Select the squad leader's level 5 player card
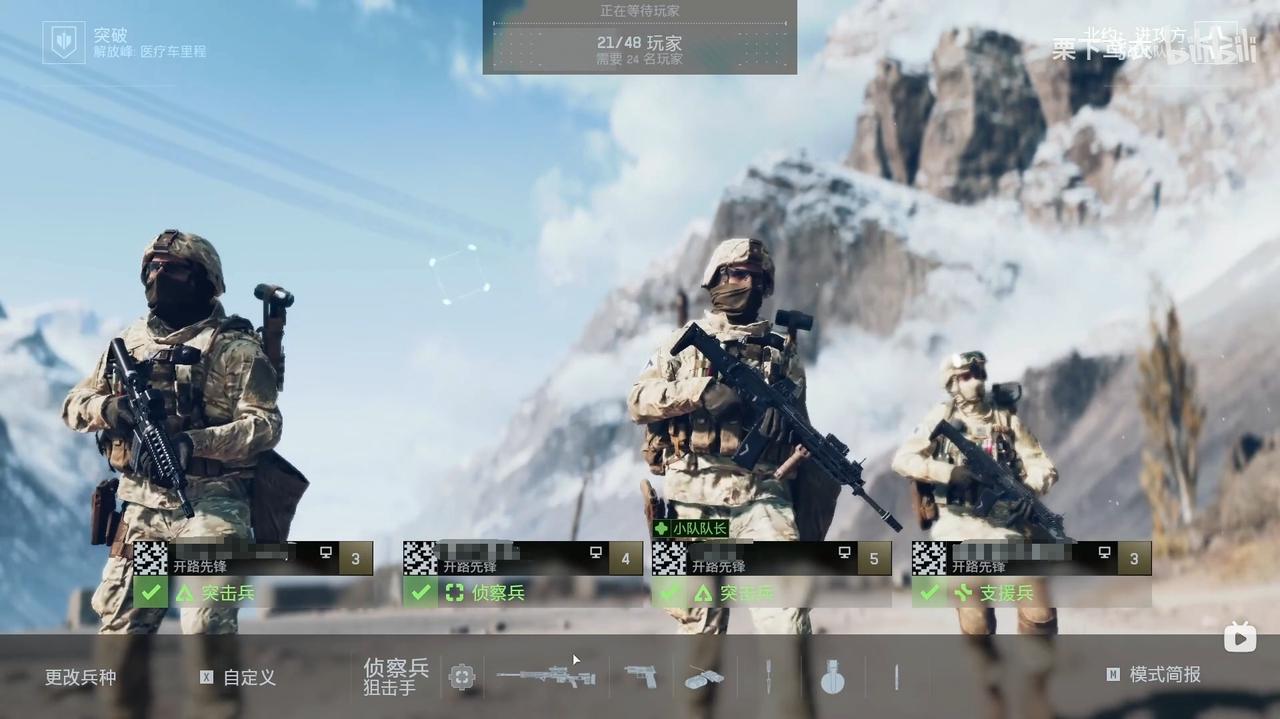Viewport: 1280px width, 719px height. [770, 558]
